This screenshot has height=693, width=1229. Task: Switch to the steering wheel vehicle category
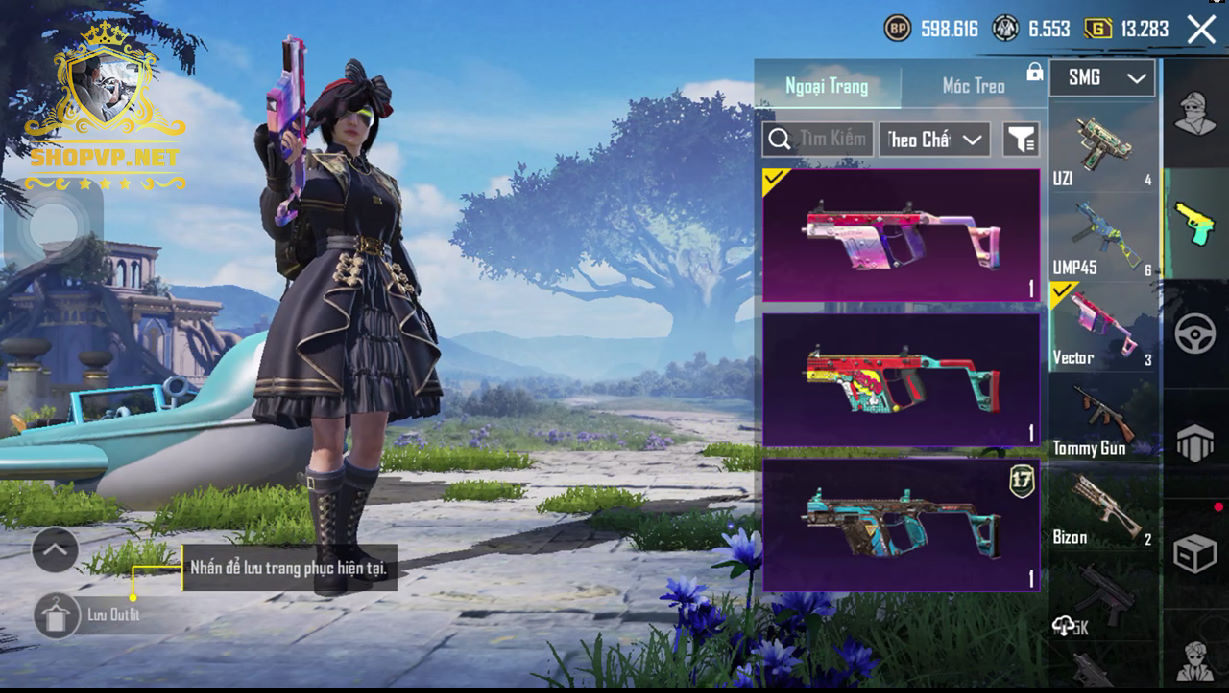point(1195,334)
